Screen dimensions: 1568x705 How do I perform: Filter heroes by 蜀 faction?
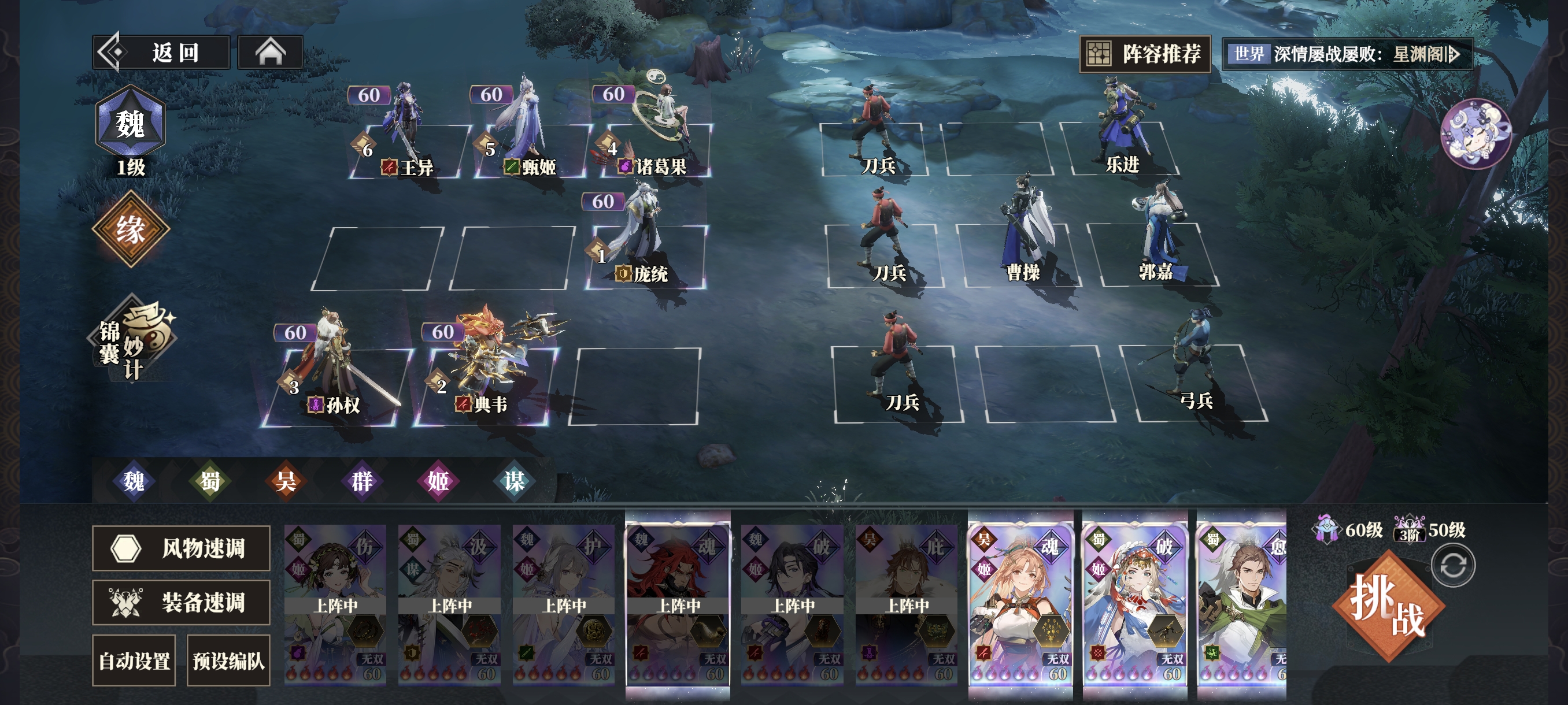(210, 481)
